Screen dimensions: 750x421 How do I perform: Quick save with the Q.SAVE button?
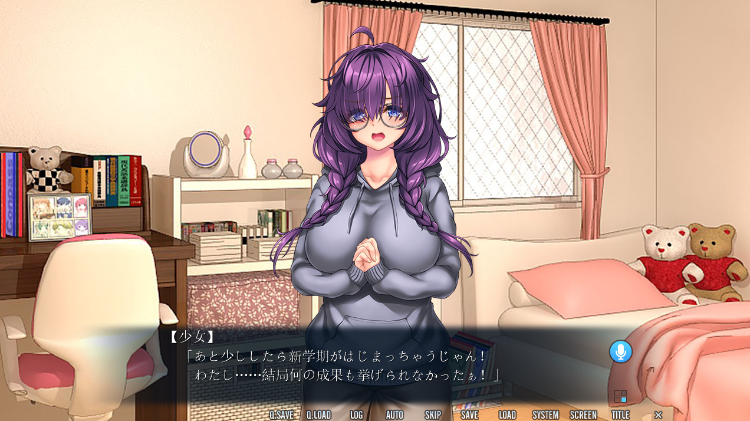[282, 414]
